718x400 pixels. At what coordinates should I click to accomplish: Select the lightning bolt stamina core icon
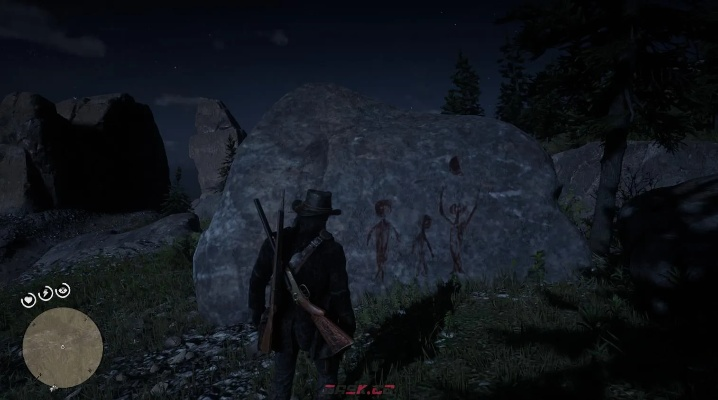pyautogui.click(x=47, y=292)
